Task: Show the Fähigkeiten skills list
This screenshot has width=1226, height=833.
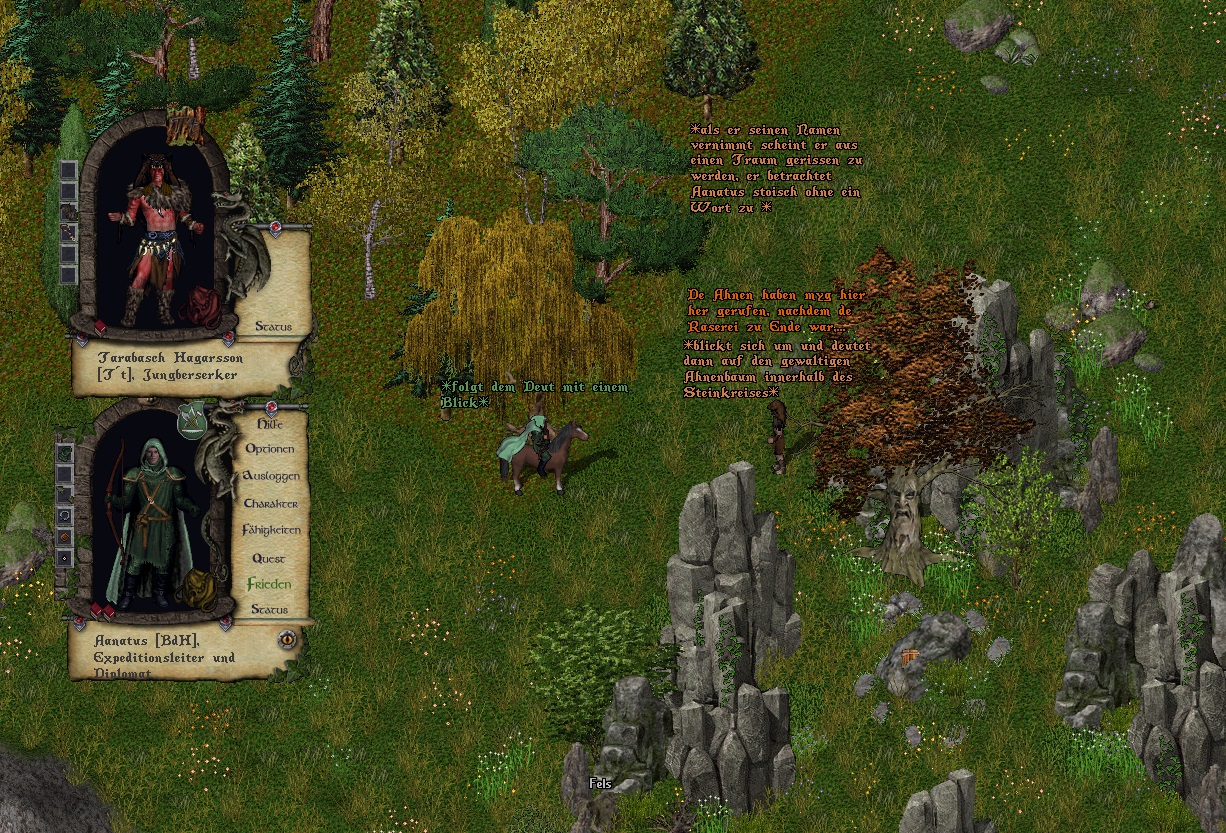Action: (x=270, y=530)
